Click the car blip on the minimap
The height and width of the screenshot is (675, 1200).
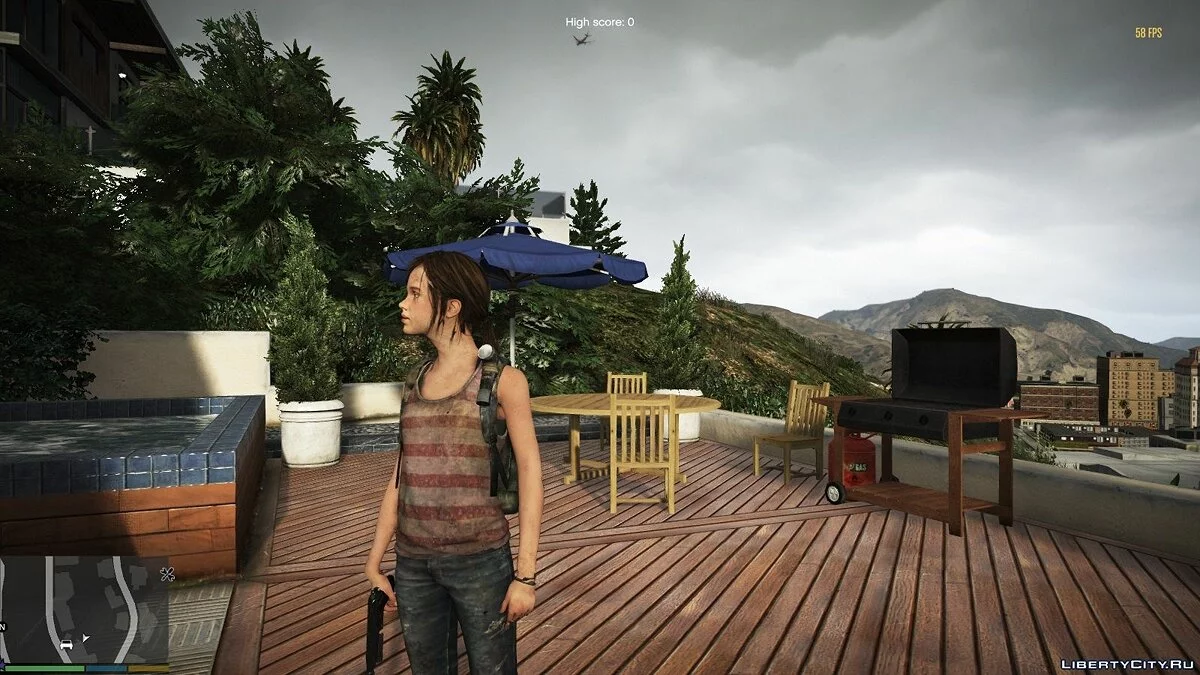click(67, 644)
